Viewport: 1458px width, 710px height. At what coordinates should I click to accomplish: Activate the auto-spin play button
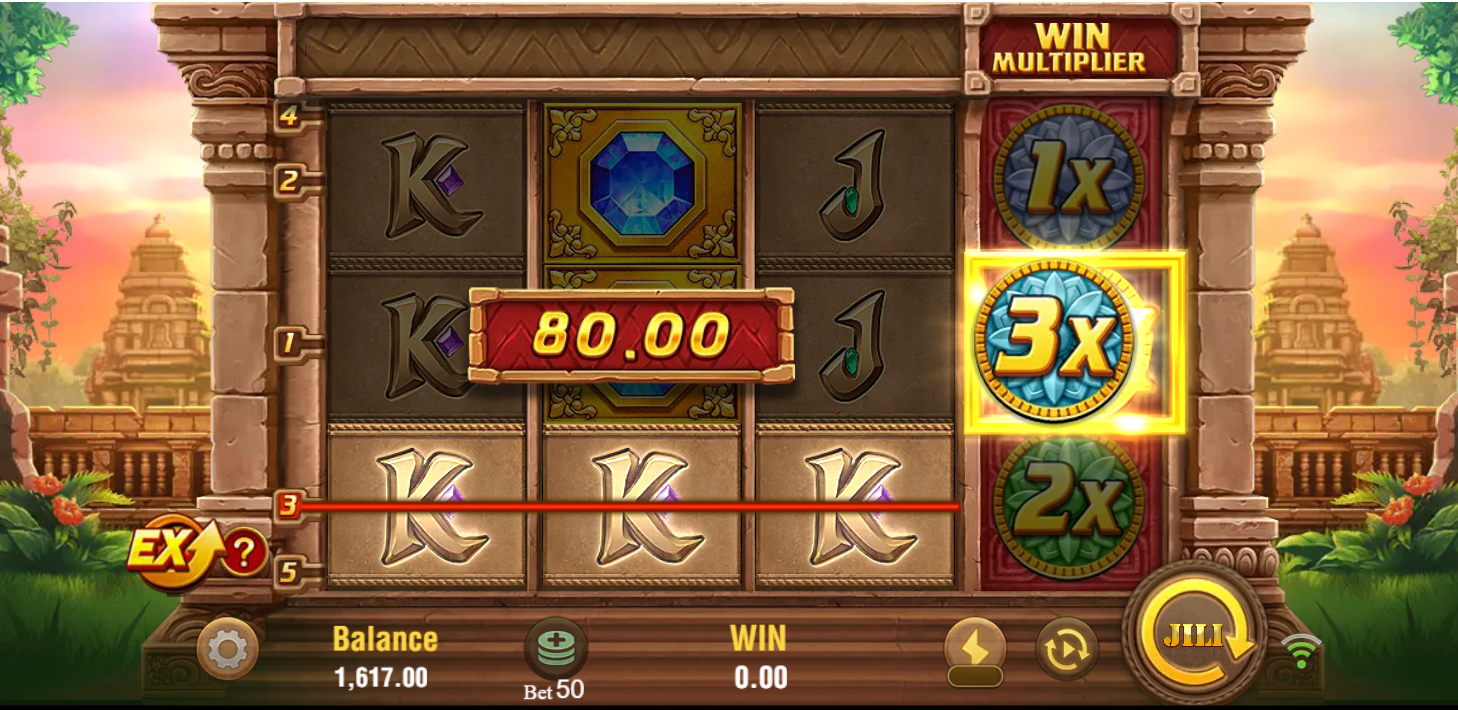1066,649
